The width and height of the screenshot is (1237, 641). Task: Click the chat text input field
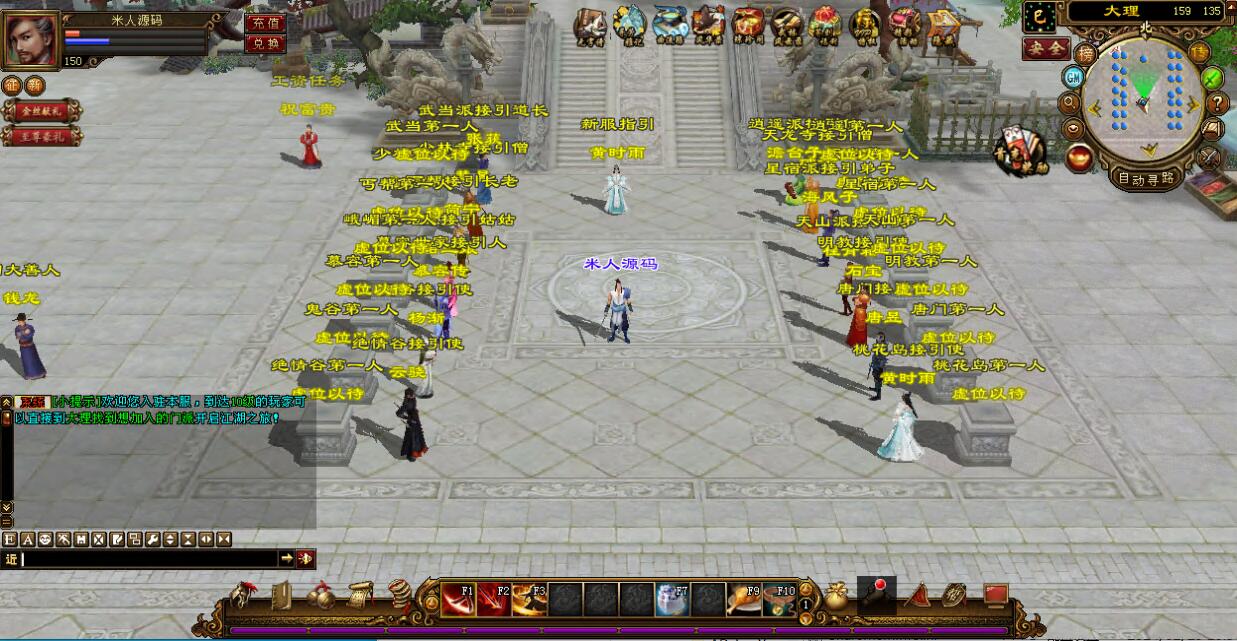pos(148,559)
